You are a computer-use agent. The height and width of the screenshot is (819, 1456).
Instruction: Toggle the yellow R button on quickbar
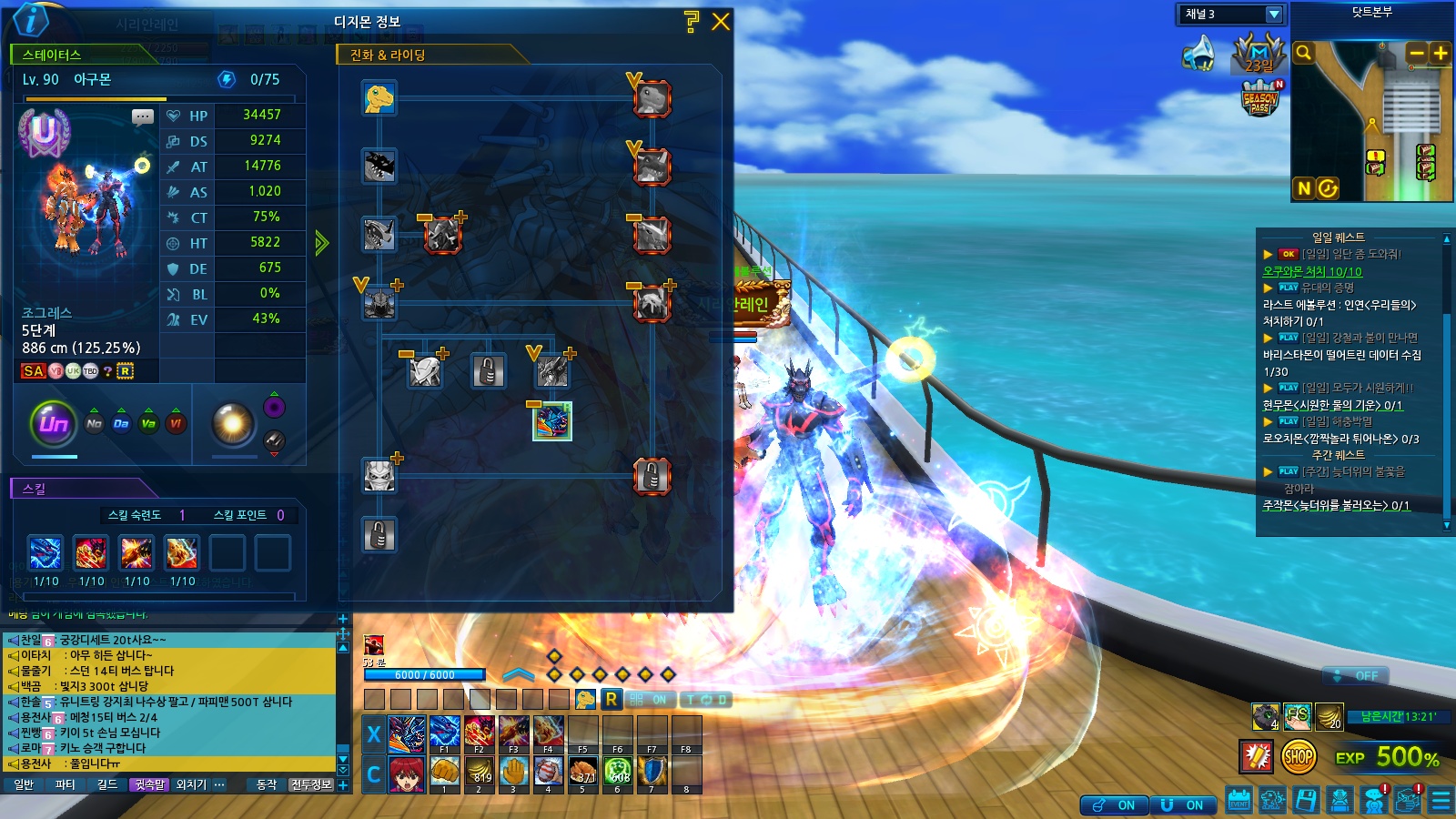coord(612,699)
